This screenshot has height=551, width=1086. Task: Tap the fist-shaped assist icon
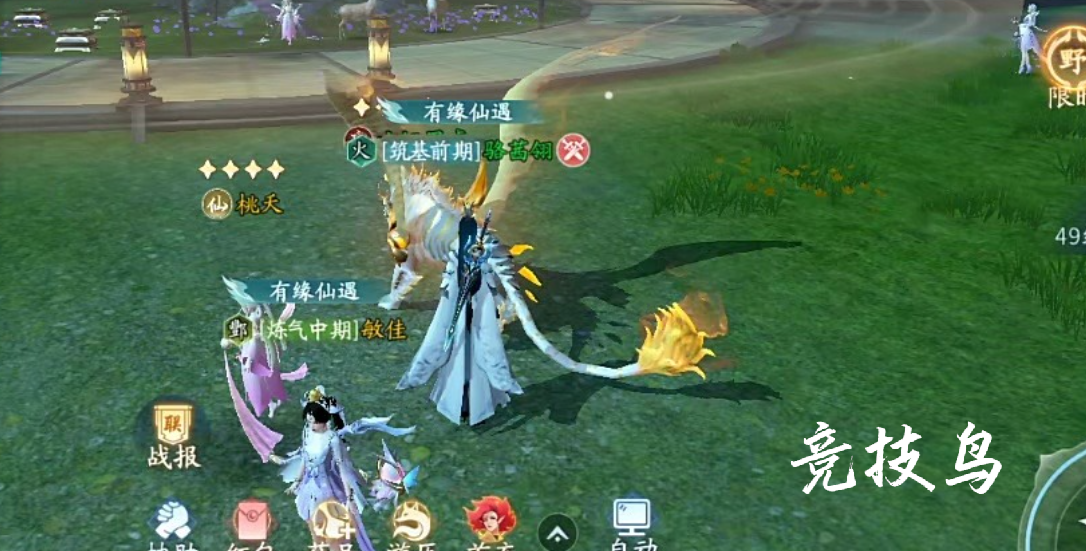pos(174,521)
